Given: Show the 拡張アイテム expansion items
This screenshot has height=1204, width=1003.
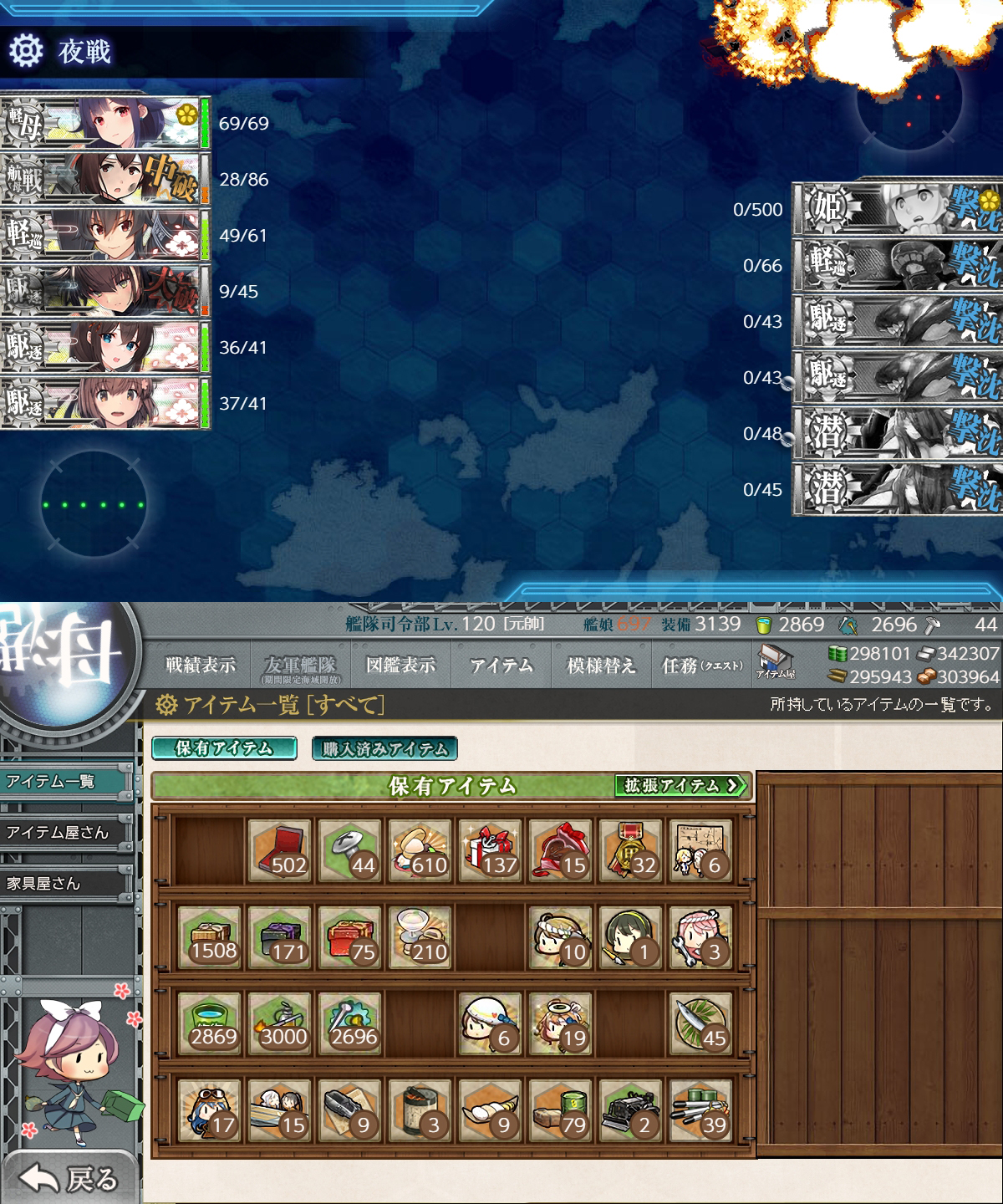Looking at the screenshot, I should pyautogui.click(x=681, y=786).
